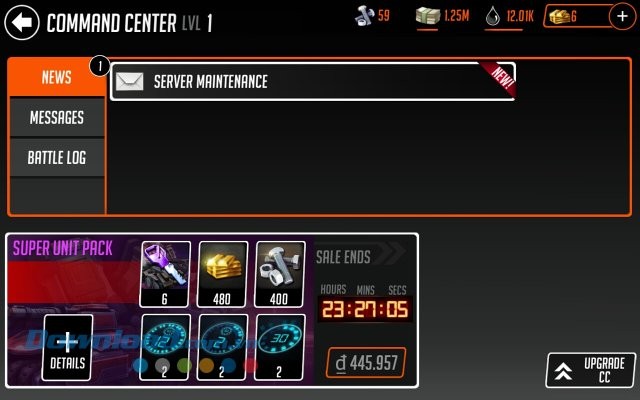The height and width of the screenshot is (400, 640).
Task: Open the Server Maintenance news item
Action: tap(312, 82)
